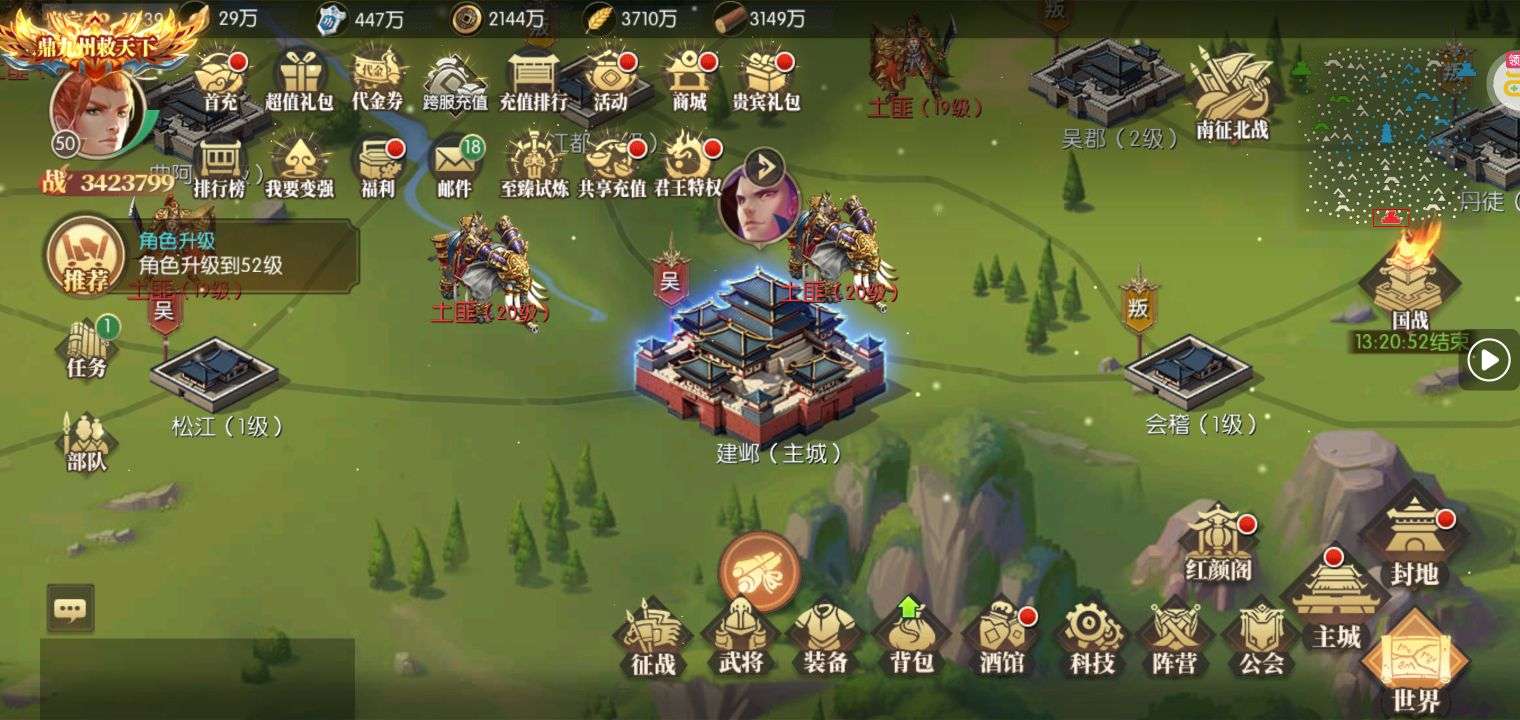Open the 武将 generals menu

[740, 638]
